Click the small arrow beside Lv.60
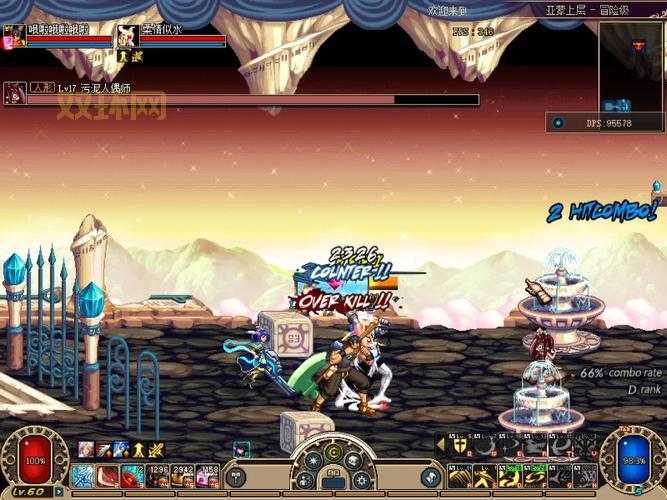The height and width of the screenshot is (500, 667). click(x=62, y=492)
